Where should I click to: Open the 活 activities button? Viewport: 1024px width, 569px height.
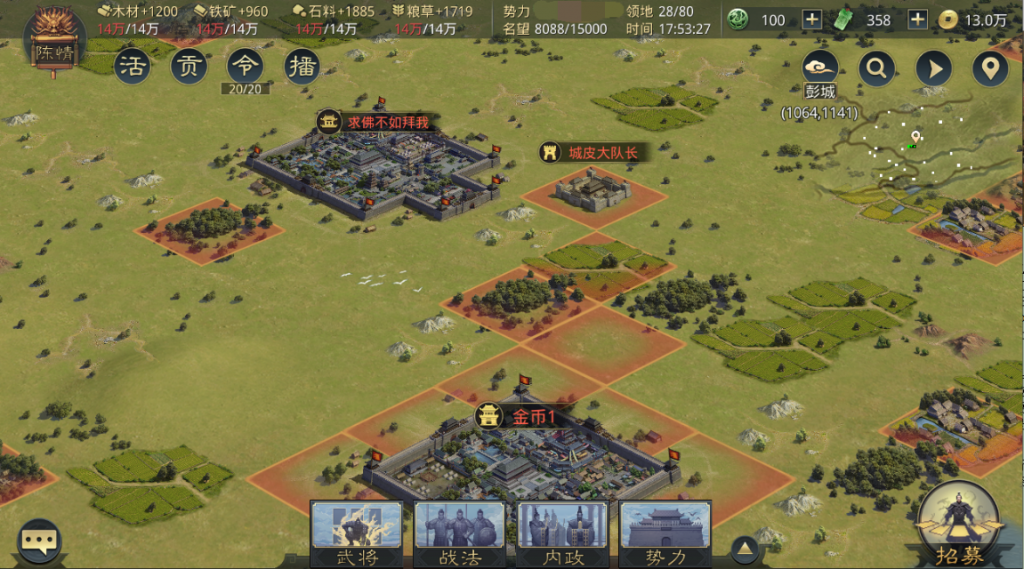tap(133, 66)
